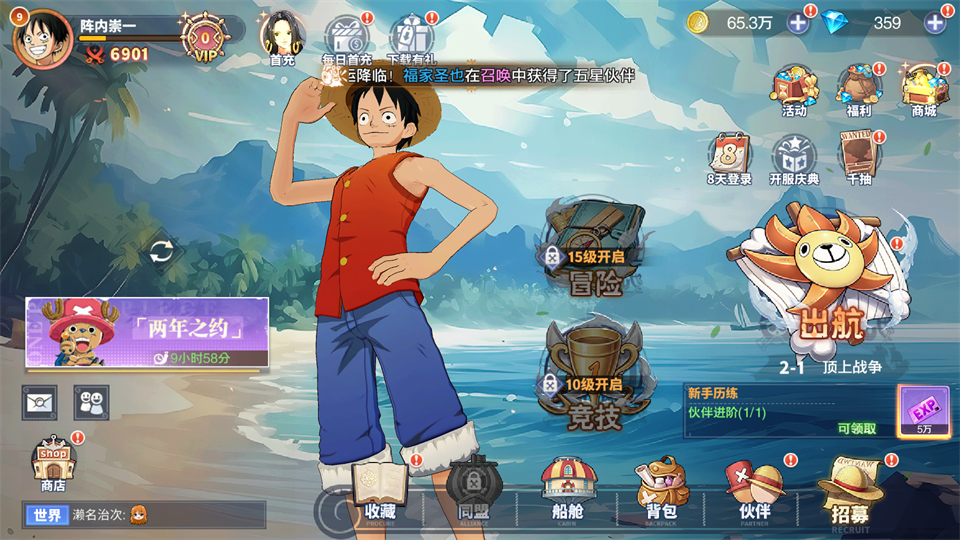Open the 活动 events chest
Screen dimensions: 960x540
point(794,88)
